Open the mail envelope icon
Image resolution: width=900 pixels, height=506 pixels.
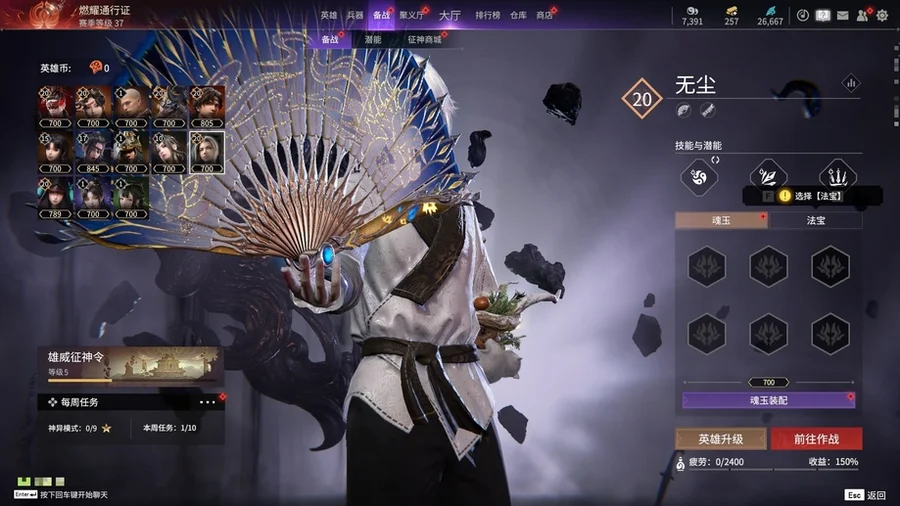843,15
